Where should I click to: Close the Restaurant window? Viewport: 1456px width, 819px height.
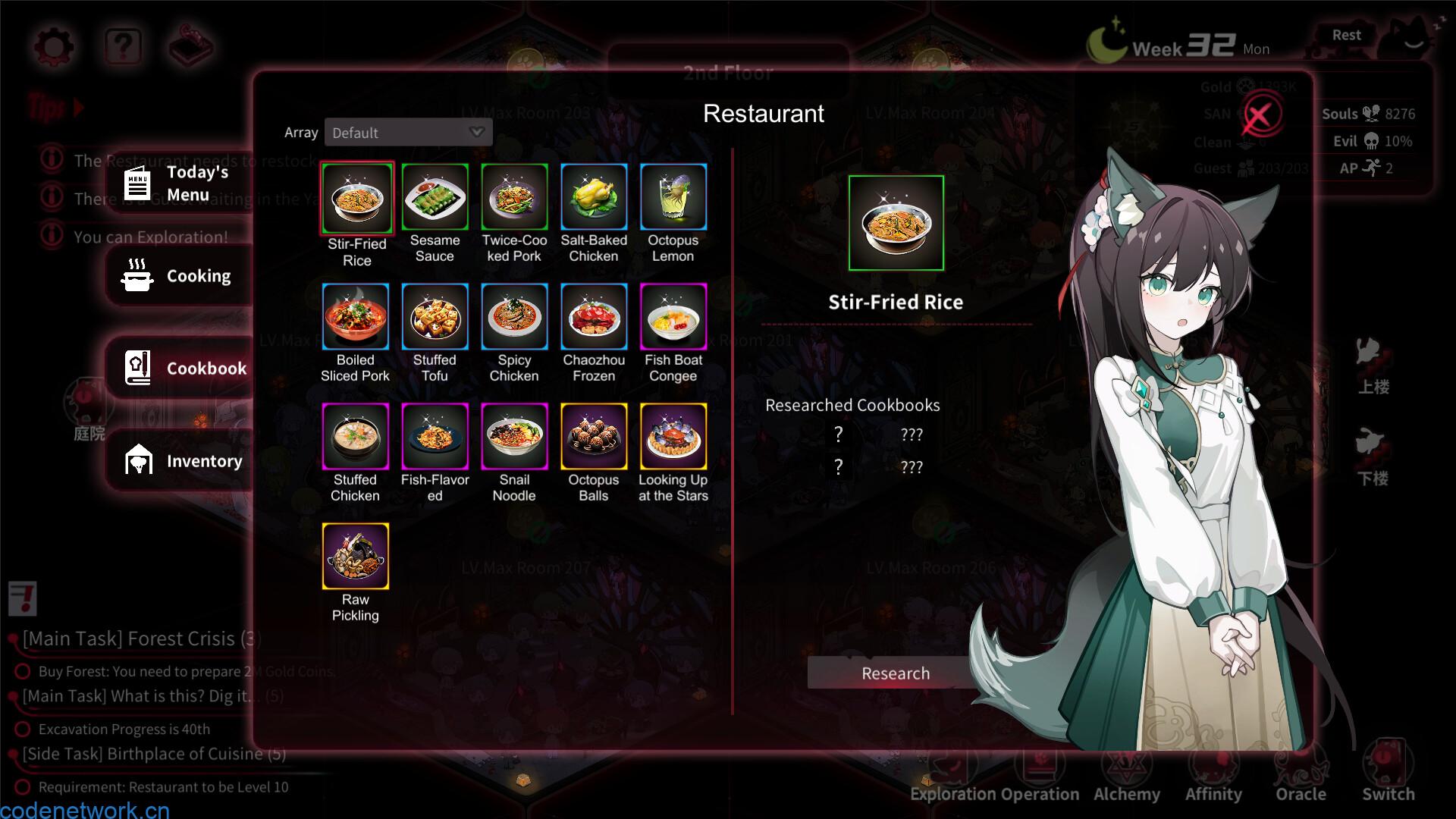point(1260,116)
